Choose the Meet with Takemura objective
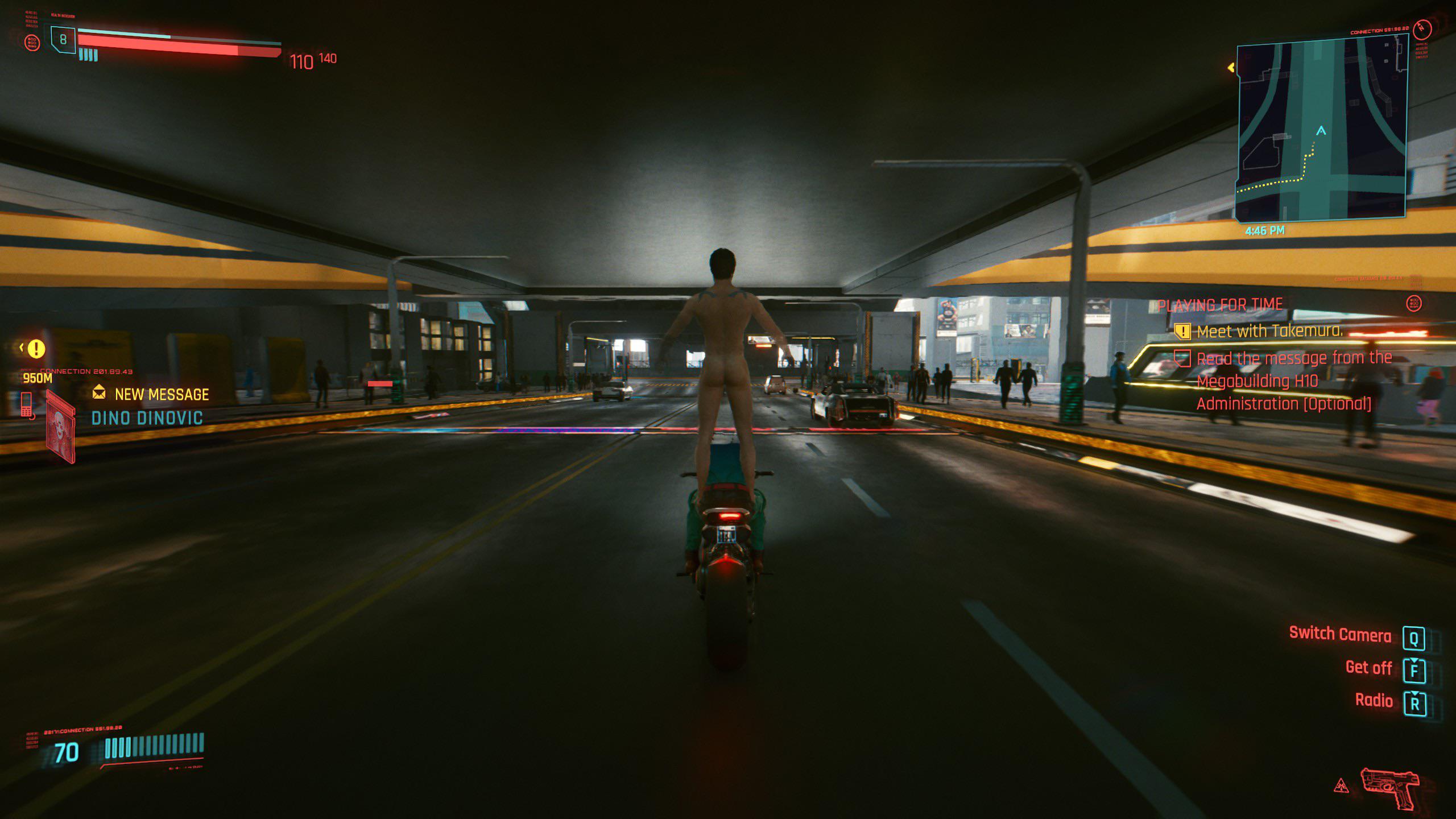Viewport: 1456px width, 819px height. click(x=1269, y=332)
